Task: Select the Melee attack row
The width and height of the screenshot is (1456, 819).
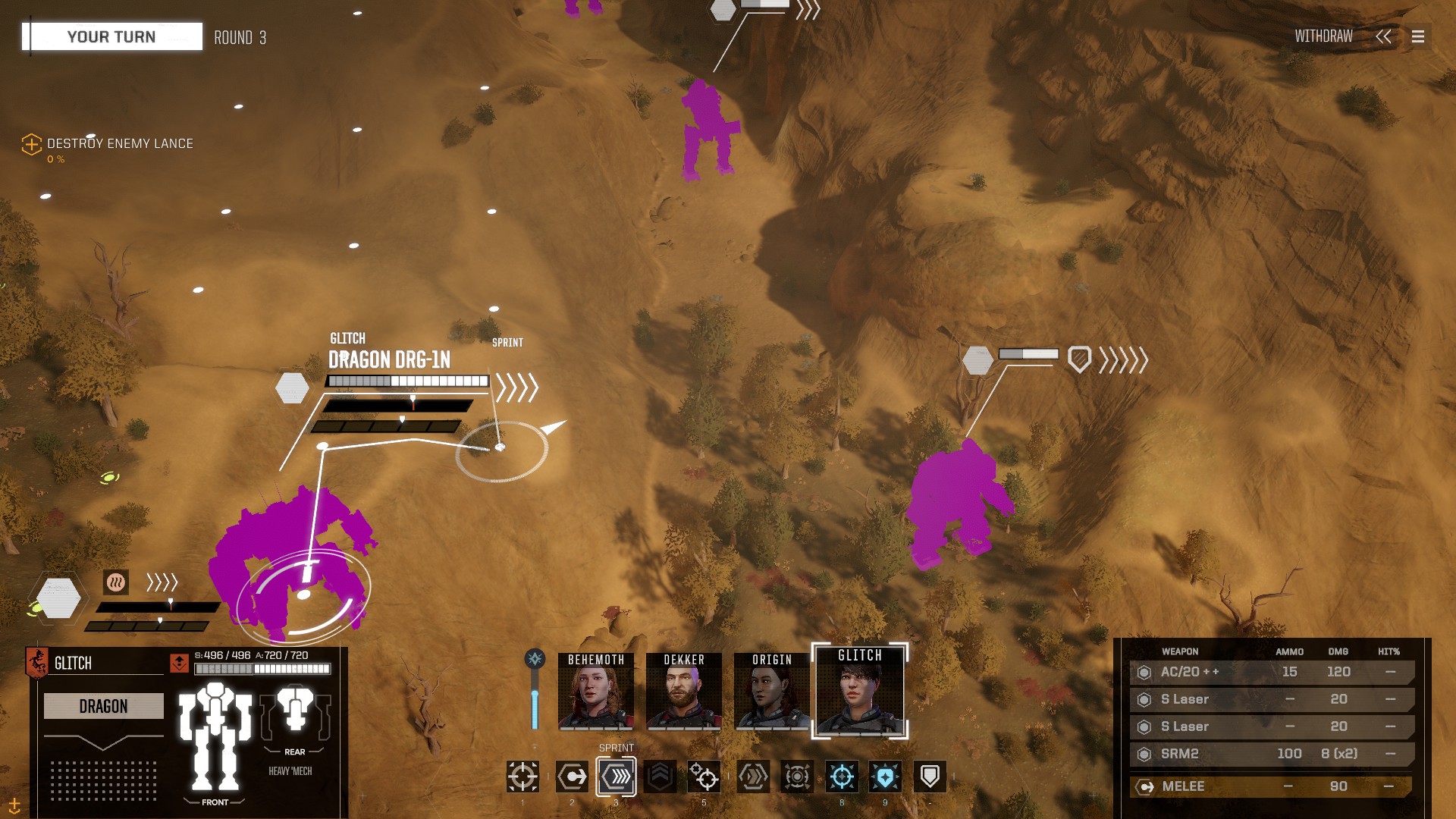Action: (x=1272, y=786)
